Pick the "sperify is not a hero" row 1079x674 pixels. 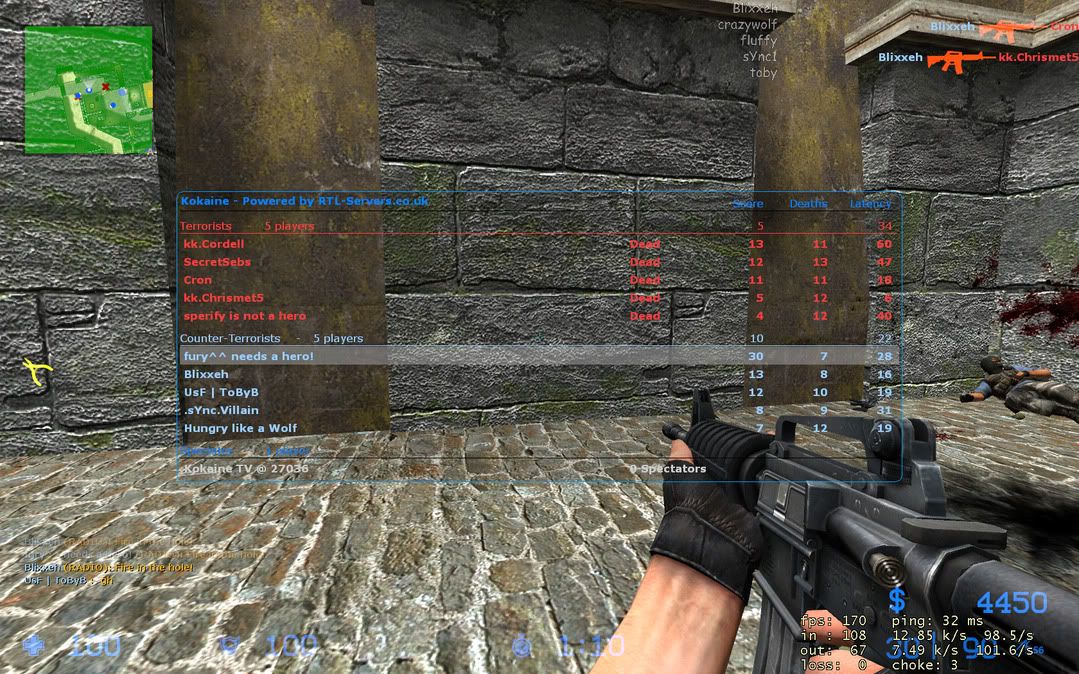[245, 316]
